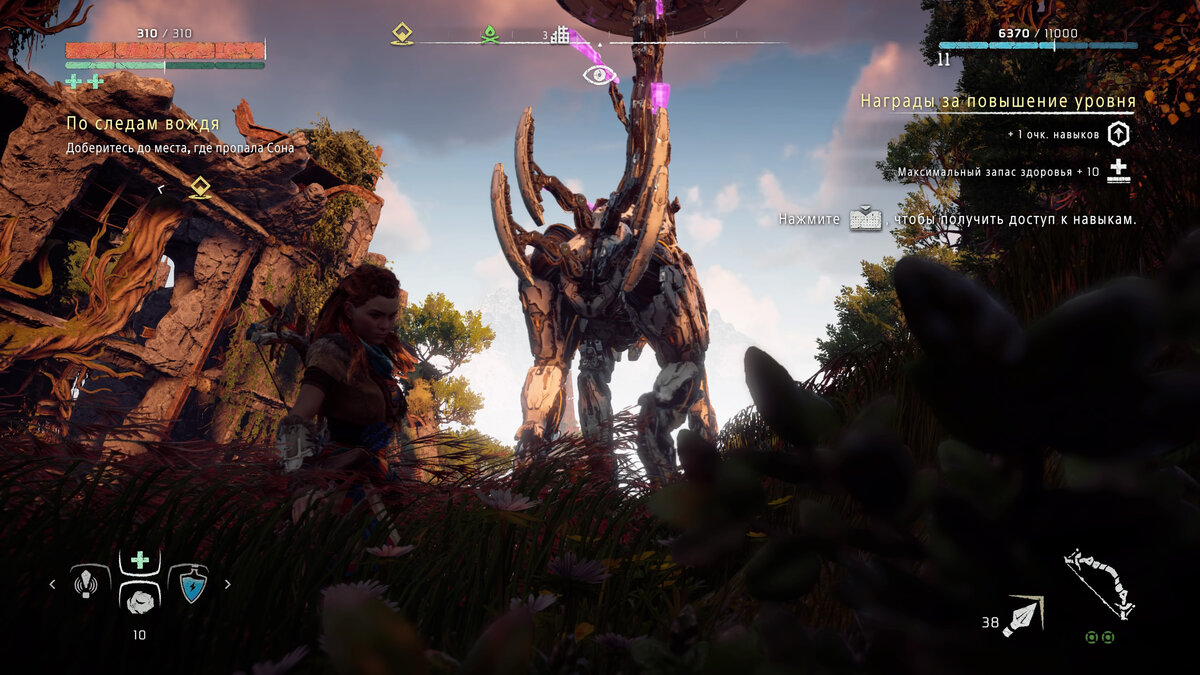Click the yellow quest marker on the compass

coord(402,34)
